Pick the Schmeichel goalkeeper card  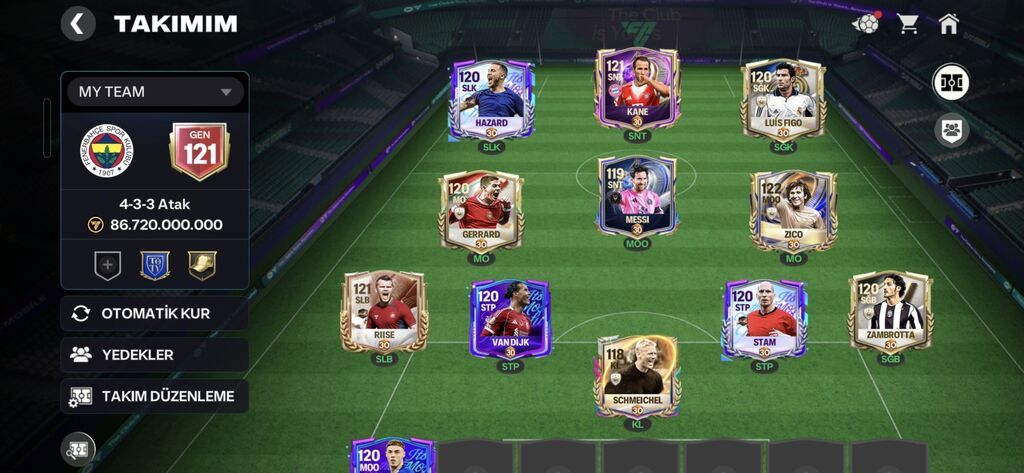coord(637,377)
